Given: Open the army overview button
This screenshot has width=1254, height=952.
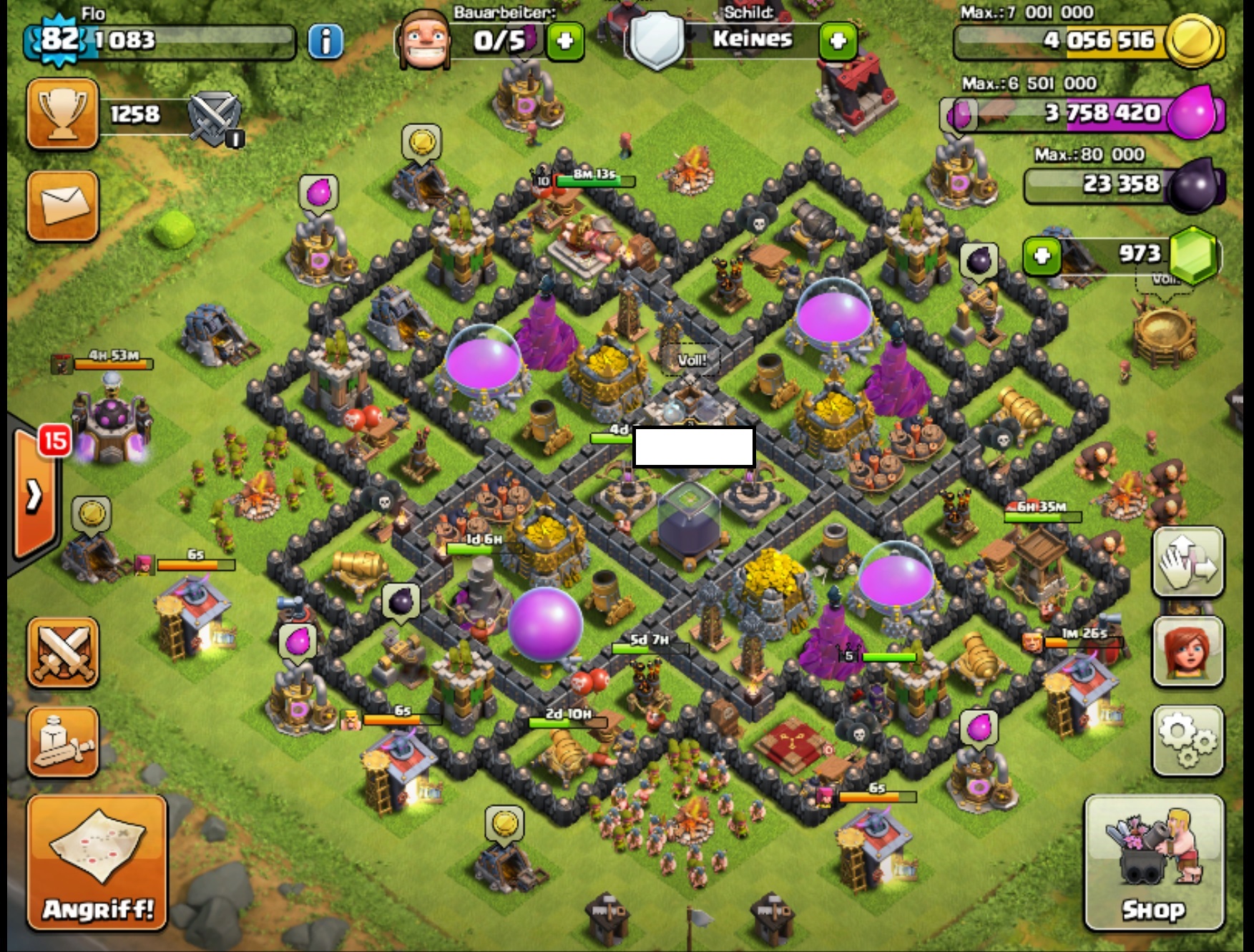Looking at the screenshot, I should tap(62, 742).
